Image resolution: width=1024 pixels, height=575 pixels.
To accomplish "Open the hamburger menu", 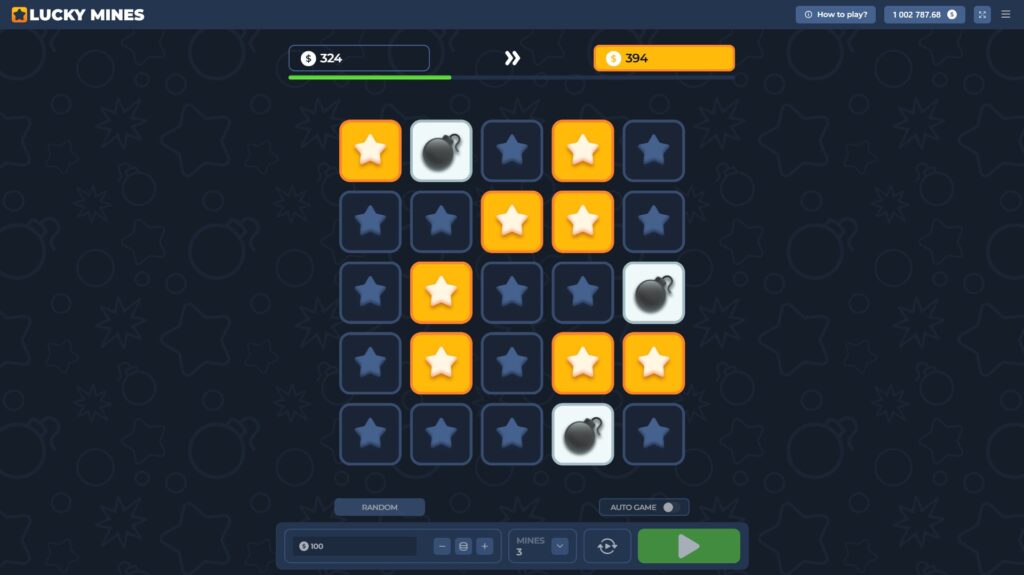I will pos(1006,15).
